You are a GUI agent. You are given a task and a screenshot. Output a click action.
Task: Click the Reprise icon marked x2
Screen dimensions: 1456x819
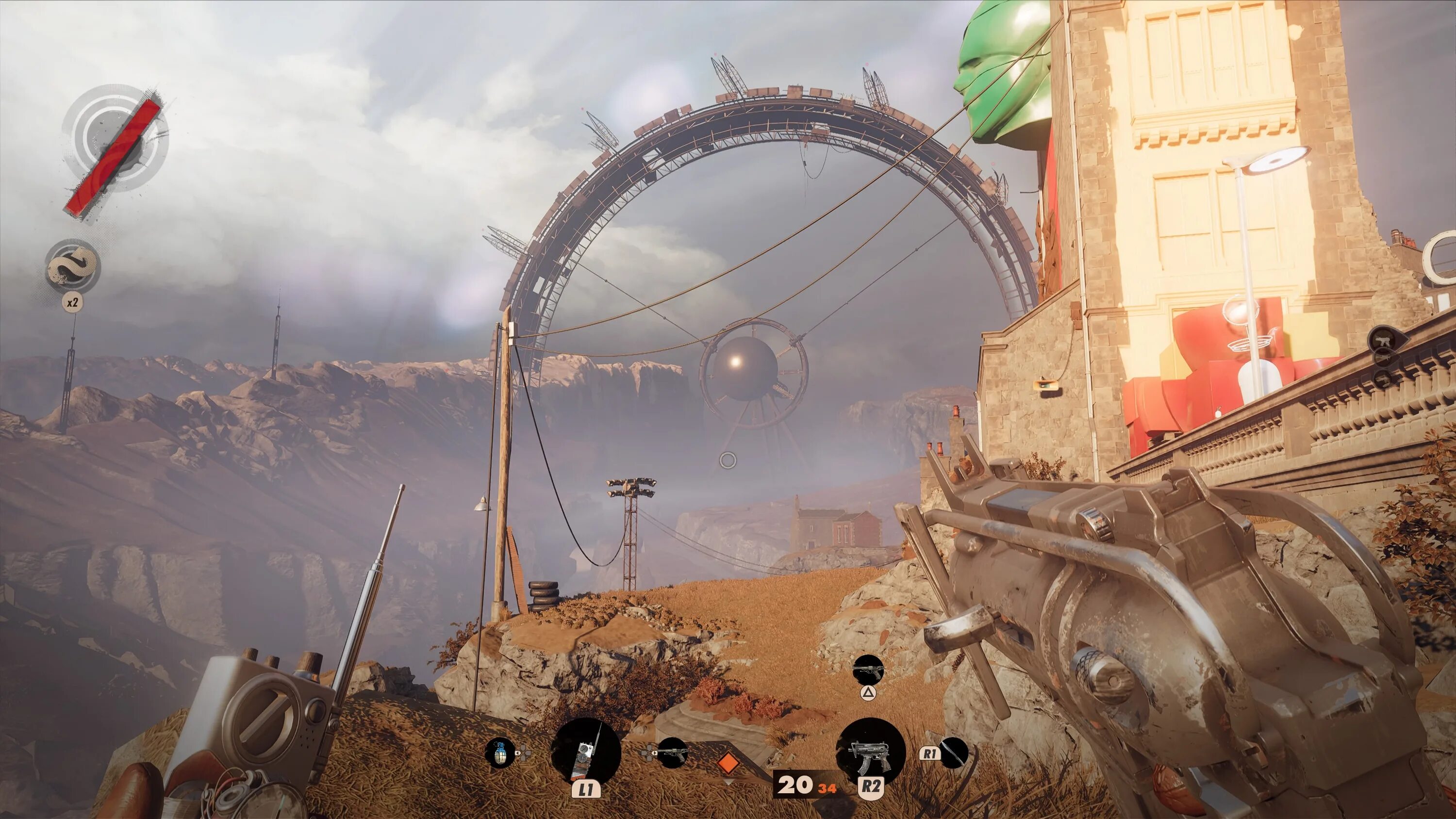click(73, 267)
